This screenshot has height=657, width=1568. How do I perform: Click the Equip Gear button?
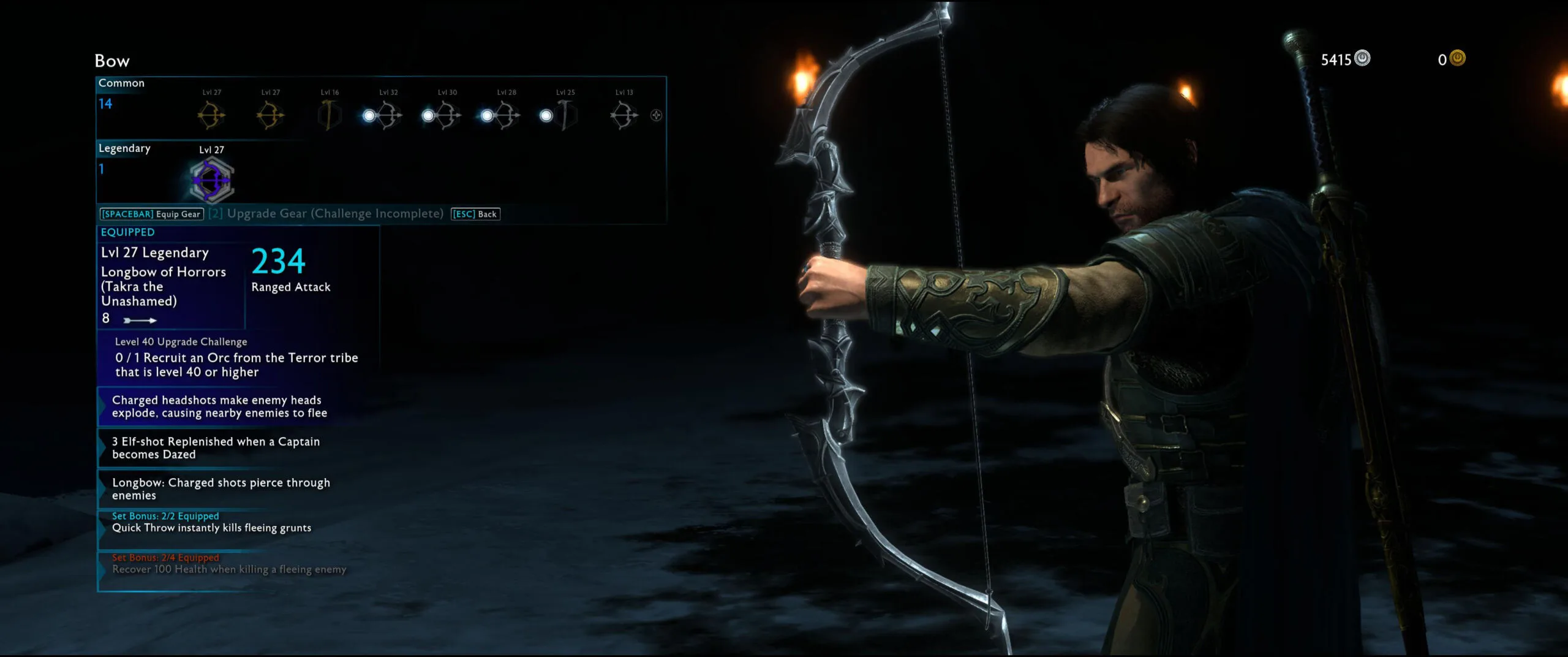[151, 214]
